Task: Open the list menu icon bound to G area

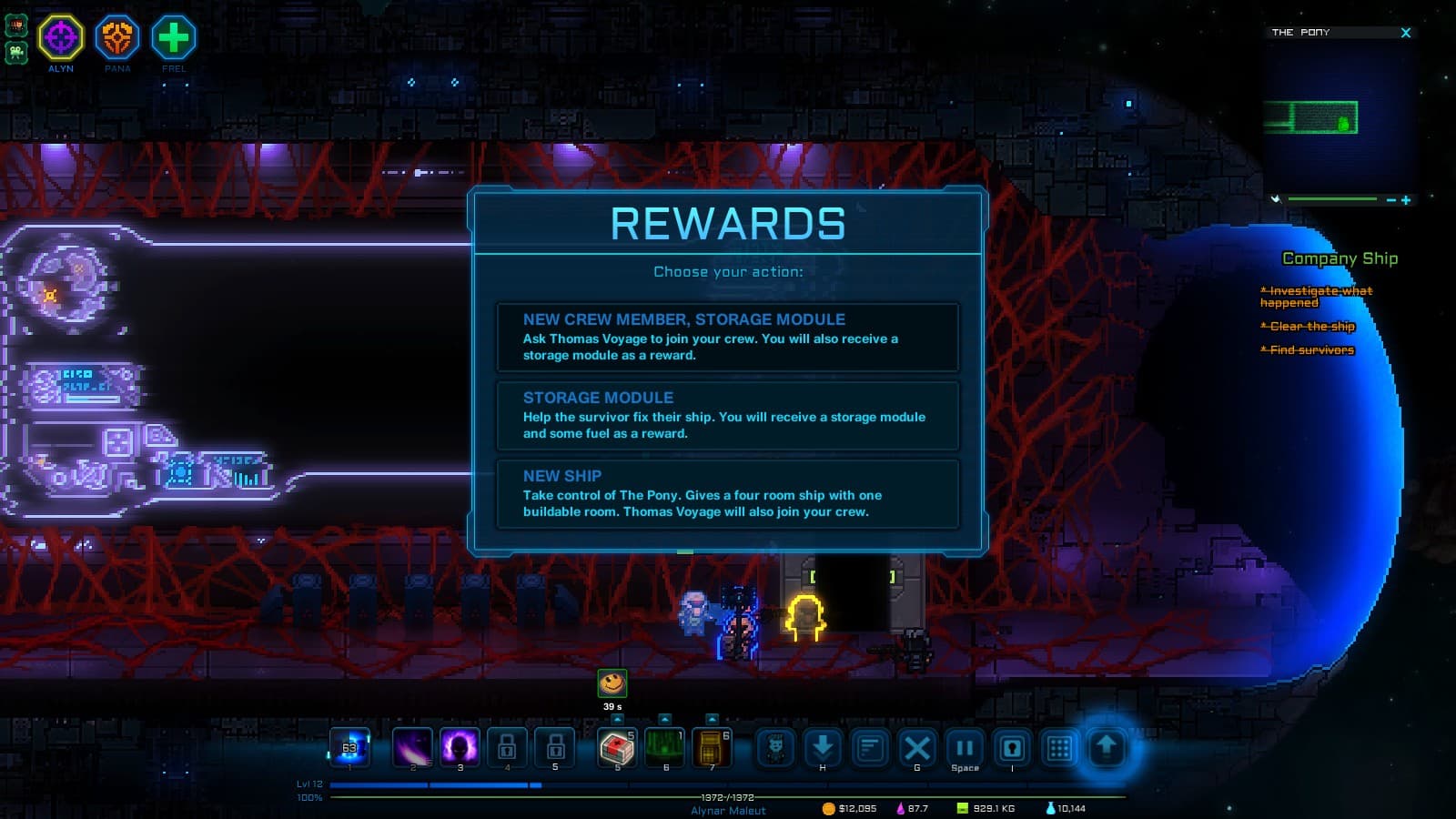Action: tap(871, 748)
